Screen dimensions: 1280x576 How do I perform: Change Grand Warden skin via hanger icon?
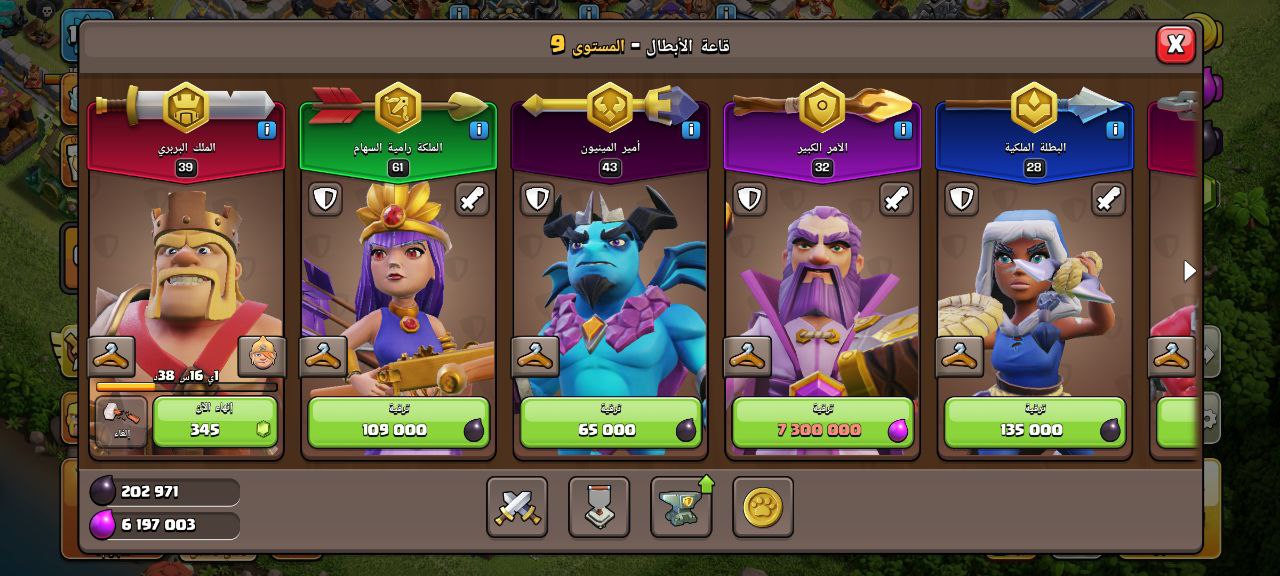(747, 356)
